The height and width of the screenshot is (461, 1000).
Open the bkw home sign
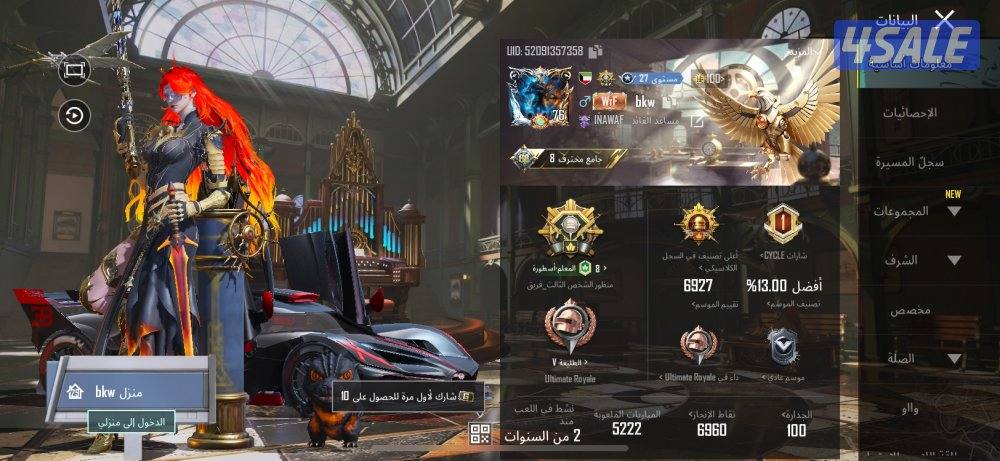[x=130, y=390]
